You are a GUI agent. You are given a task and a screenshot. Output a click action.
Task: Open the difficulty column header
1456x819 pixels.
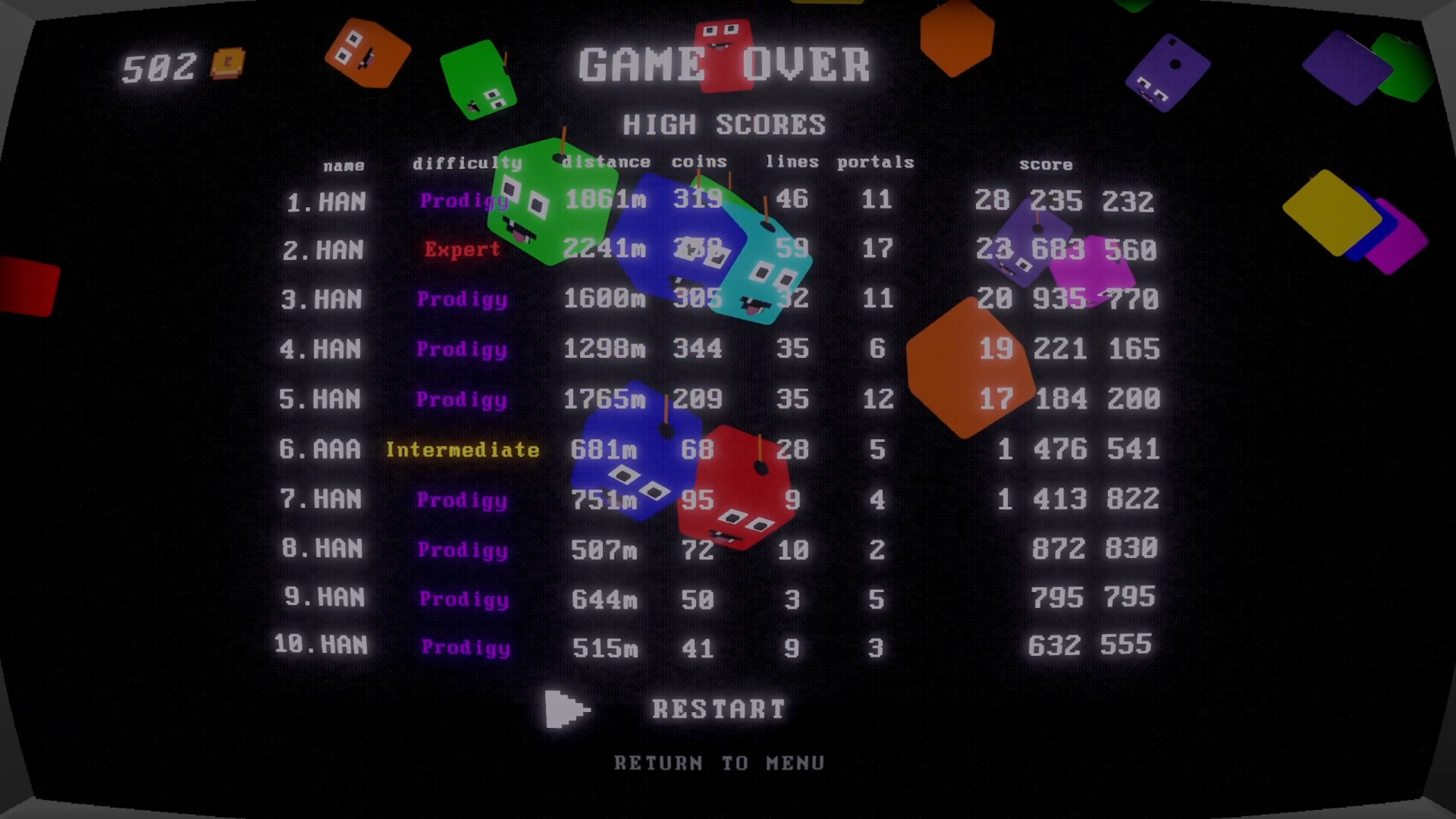coord(466,163)
